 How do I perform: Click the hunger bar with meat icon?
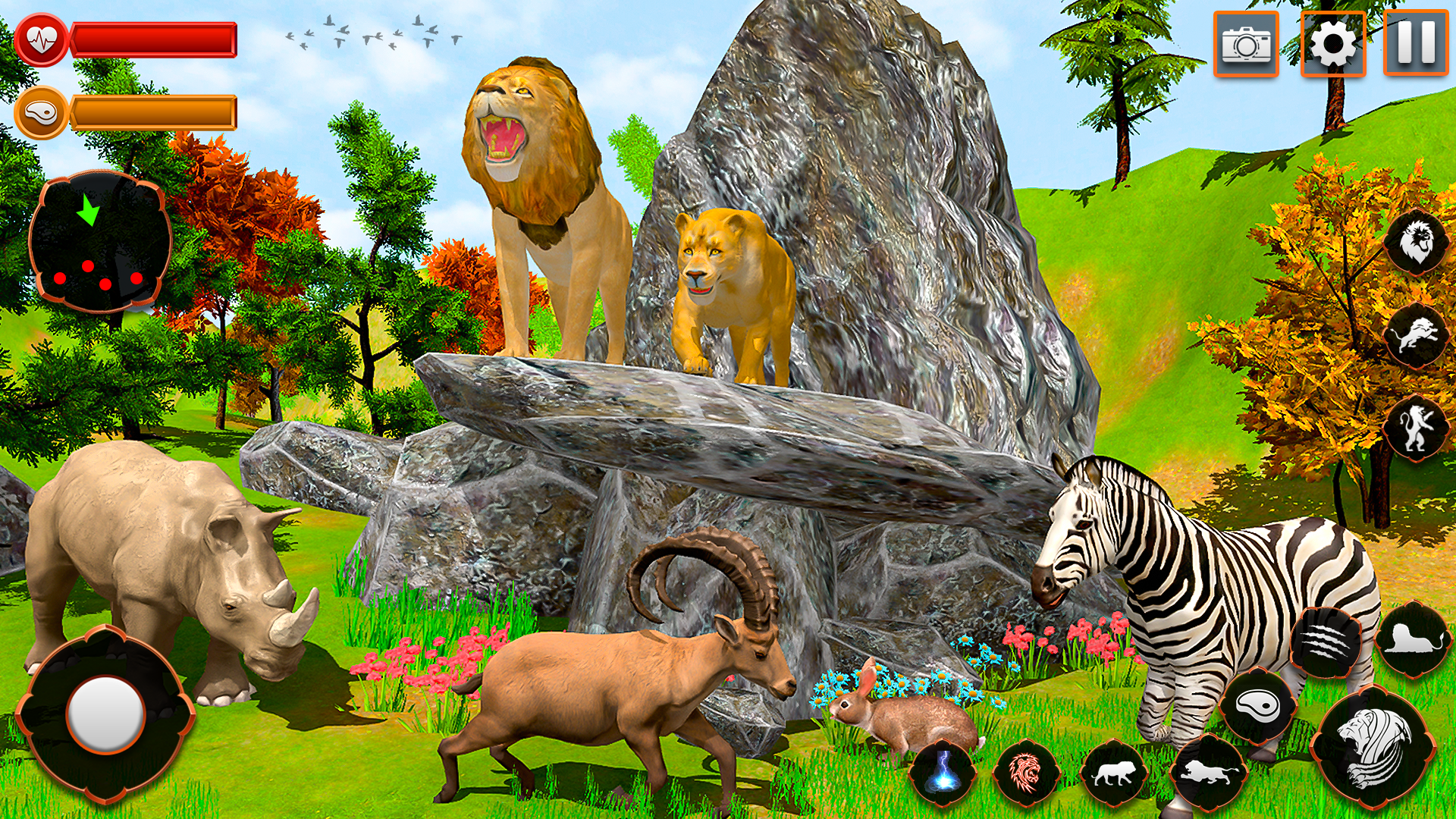click(152, 110)
